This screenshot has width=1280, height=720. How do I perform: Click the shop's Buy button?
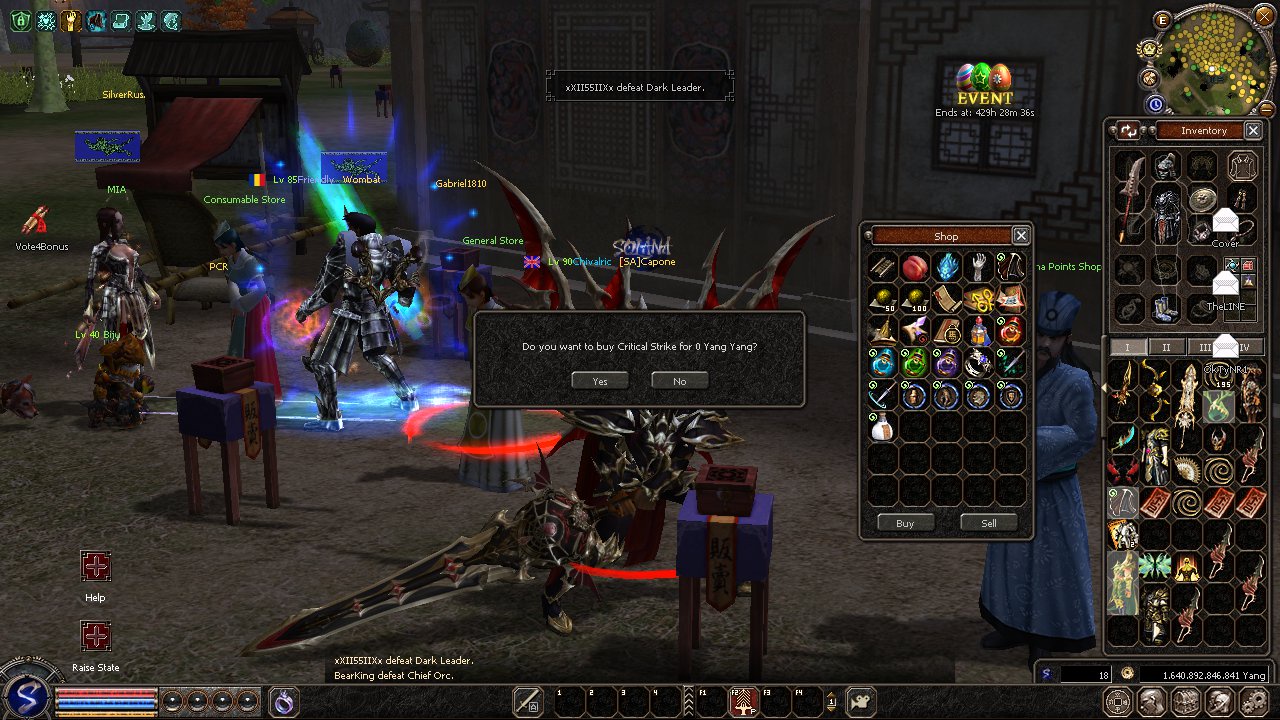[x=904, y=523]
